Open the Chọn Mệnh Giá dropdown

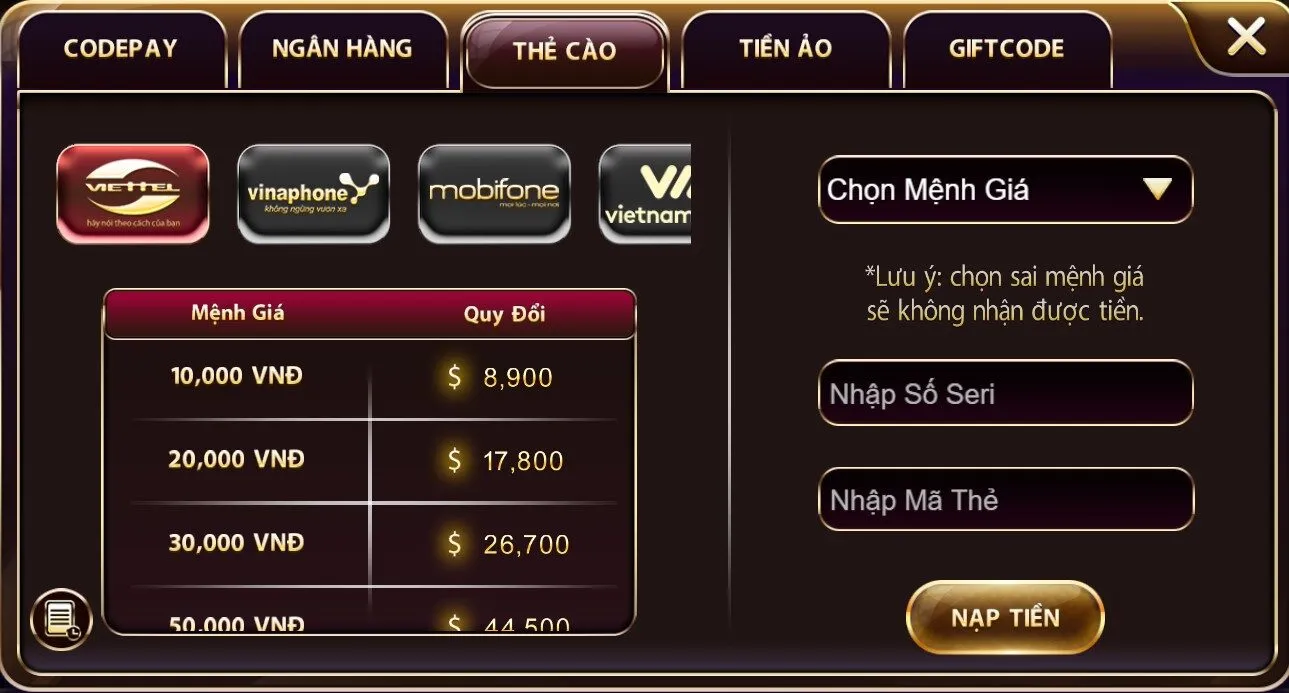coord(1005,190)
